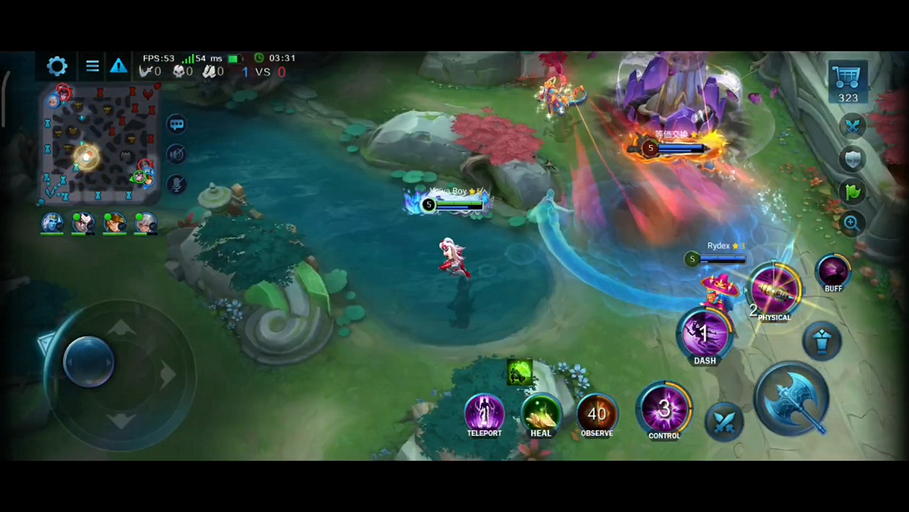909x512 pixels.
Task: Open the three-line list menu
Action: [x=92, y=66]
